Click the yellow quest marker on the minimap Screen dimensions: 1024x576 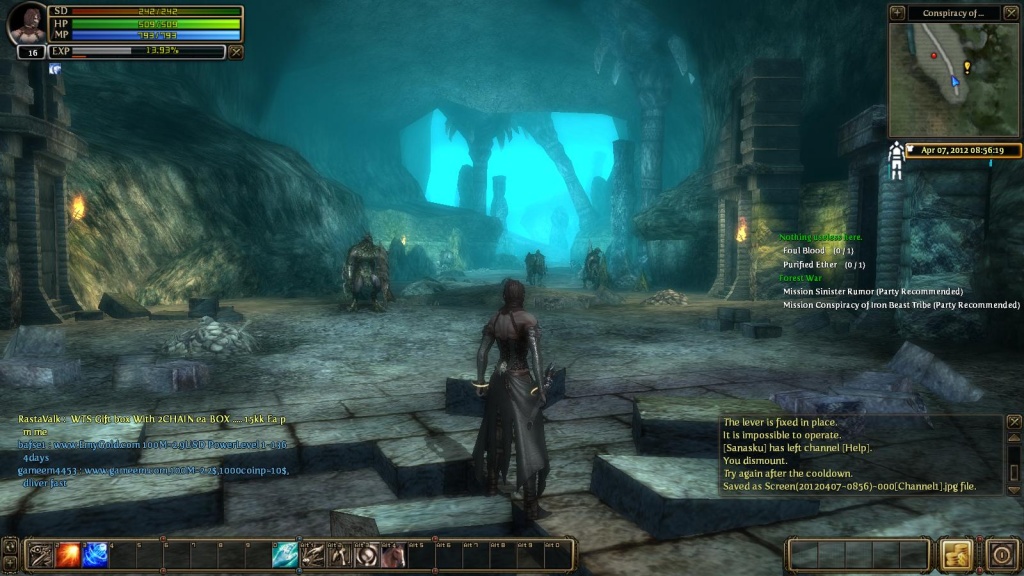967,67
